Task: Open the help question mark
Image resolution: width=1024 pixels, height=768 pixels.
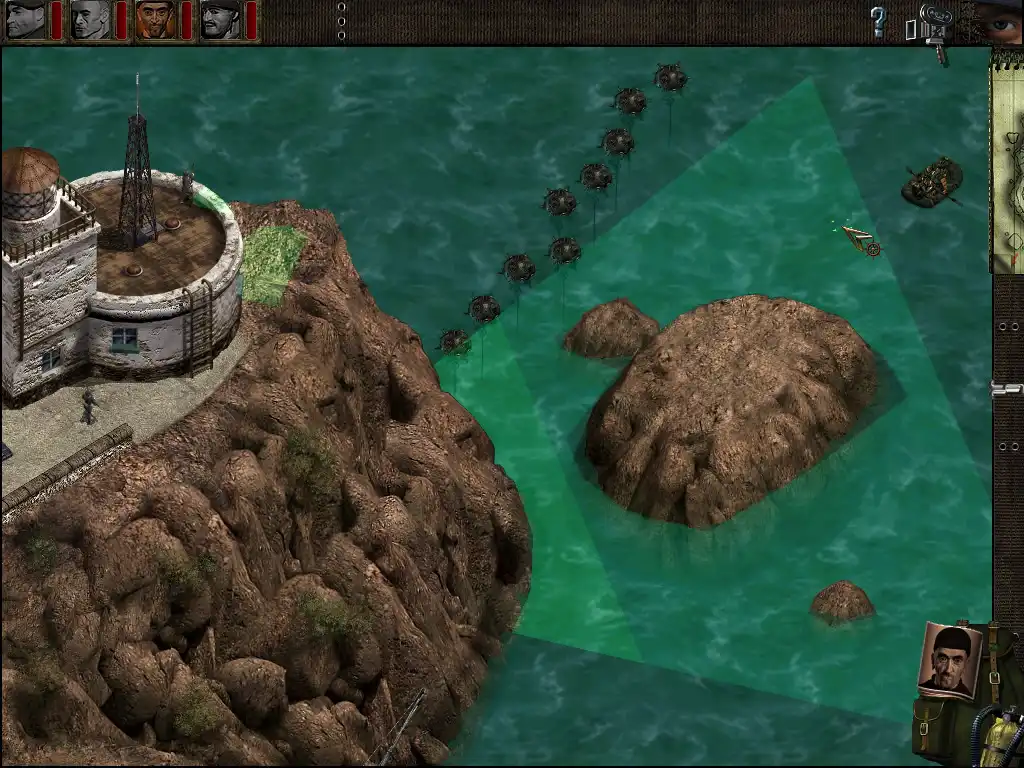Action: coord(878,21)
